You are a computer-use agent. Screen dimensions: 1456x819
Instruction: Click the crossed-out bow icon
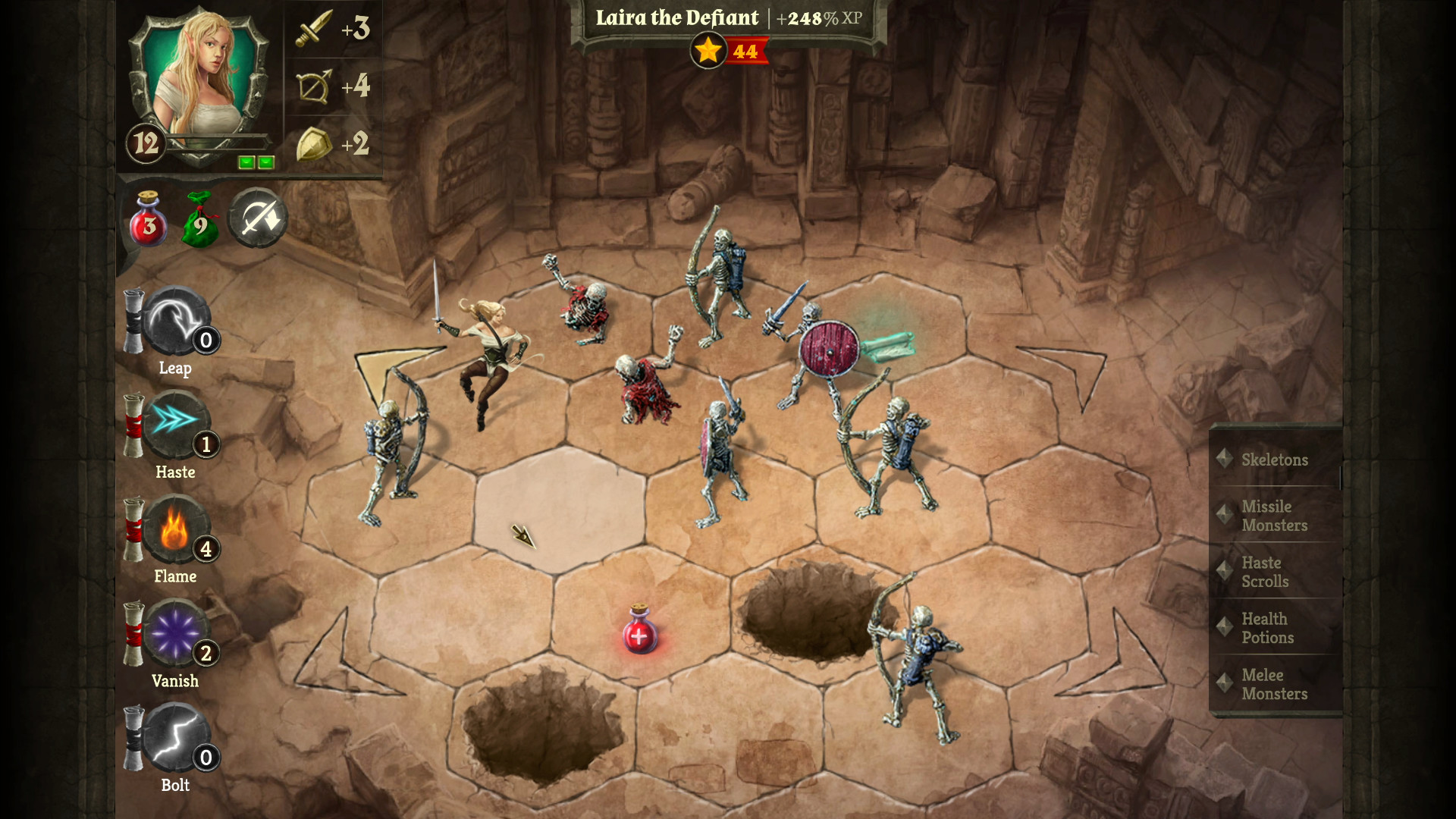click(258, 220)
